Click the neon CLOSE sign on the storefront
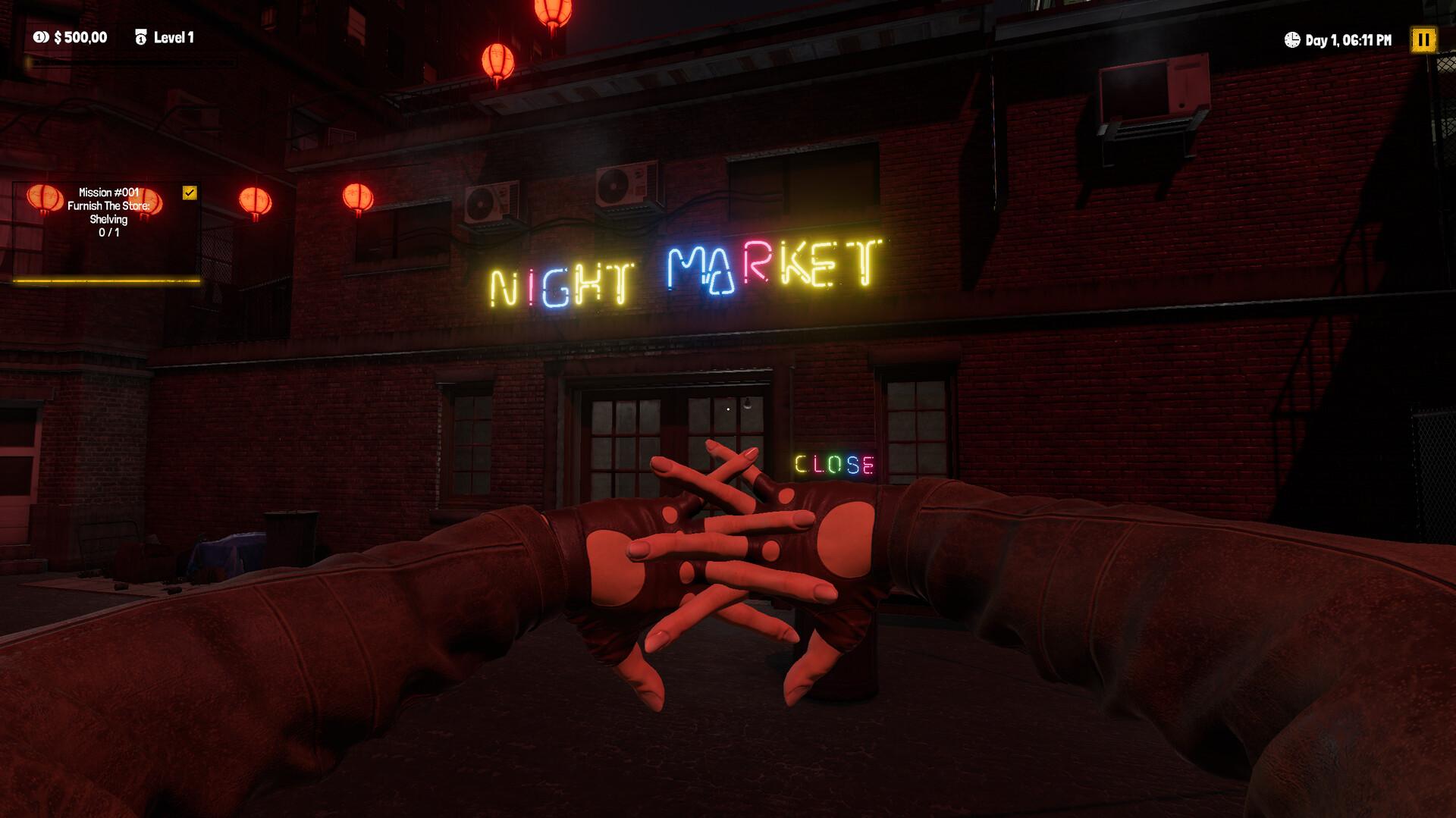The width and height of the screenshot is (1456, 818). (x=834, y=463)
